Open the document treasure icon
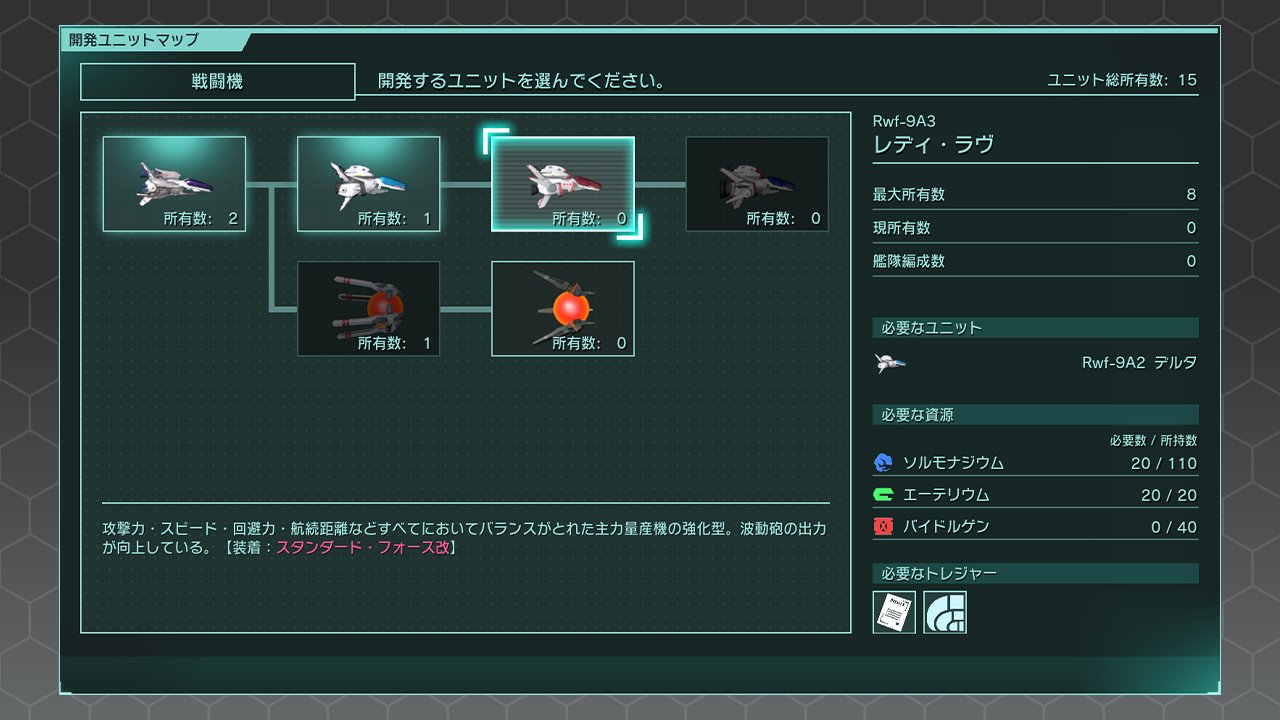Screen dimensions: 1280x720 click(x=894, y=612)
